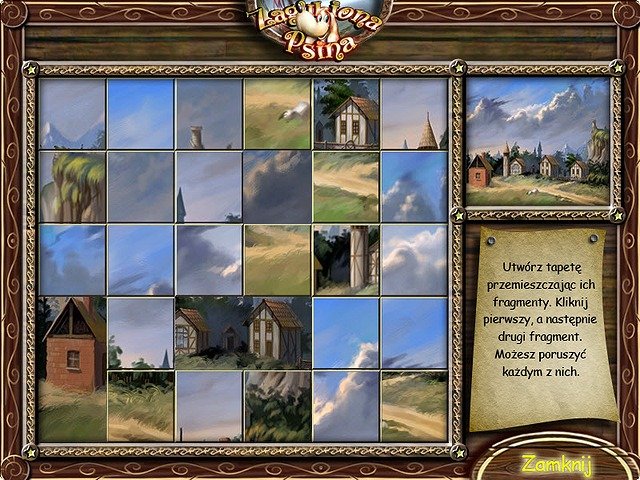Select the tile with the white bird on grass
The width and height of the screenshot is (640, 480).
(277, 114)
